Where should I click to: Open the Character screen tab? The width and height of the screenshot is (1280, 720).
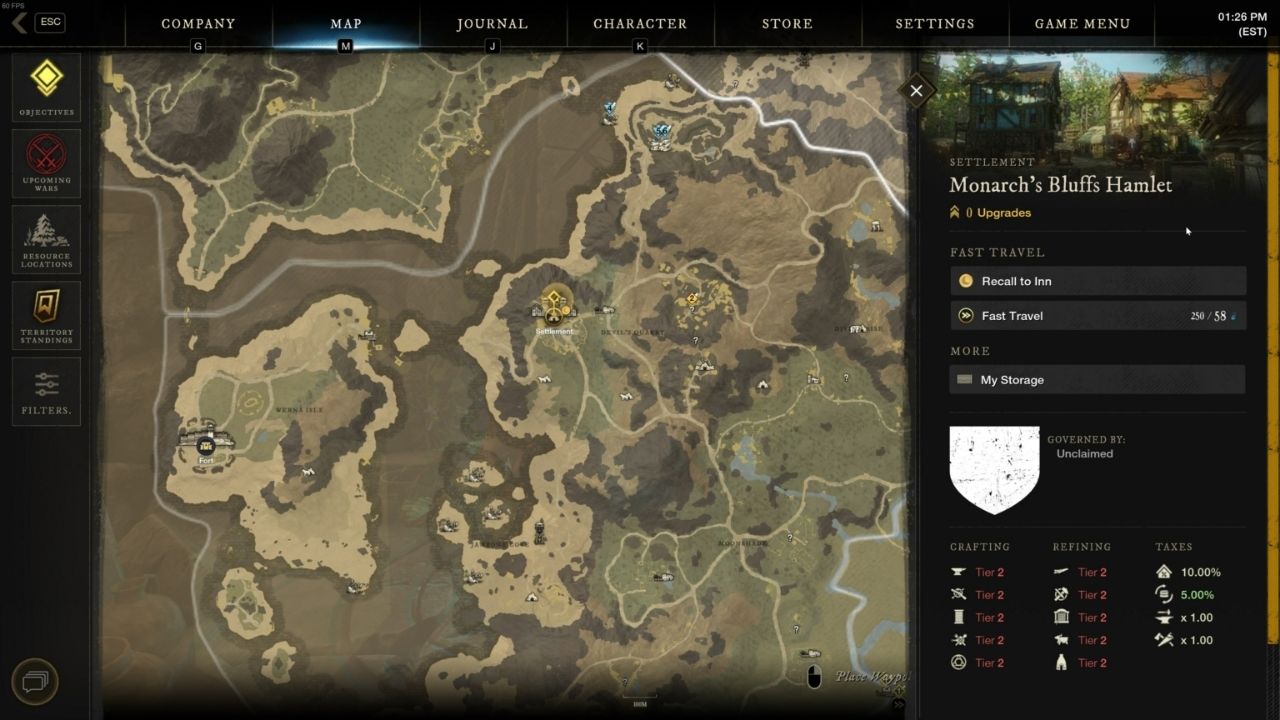(640, 23)
